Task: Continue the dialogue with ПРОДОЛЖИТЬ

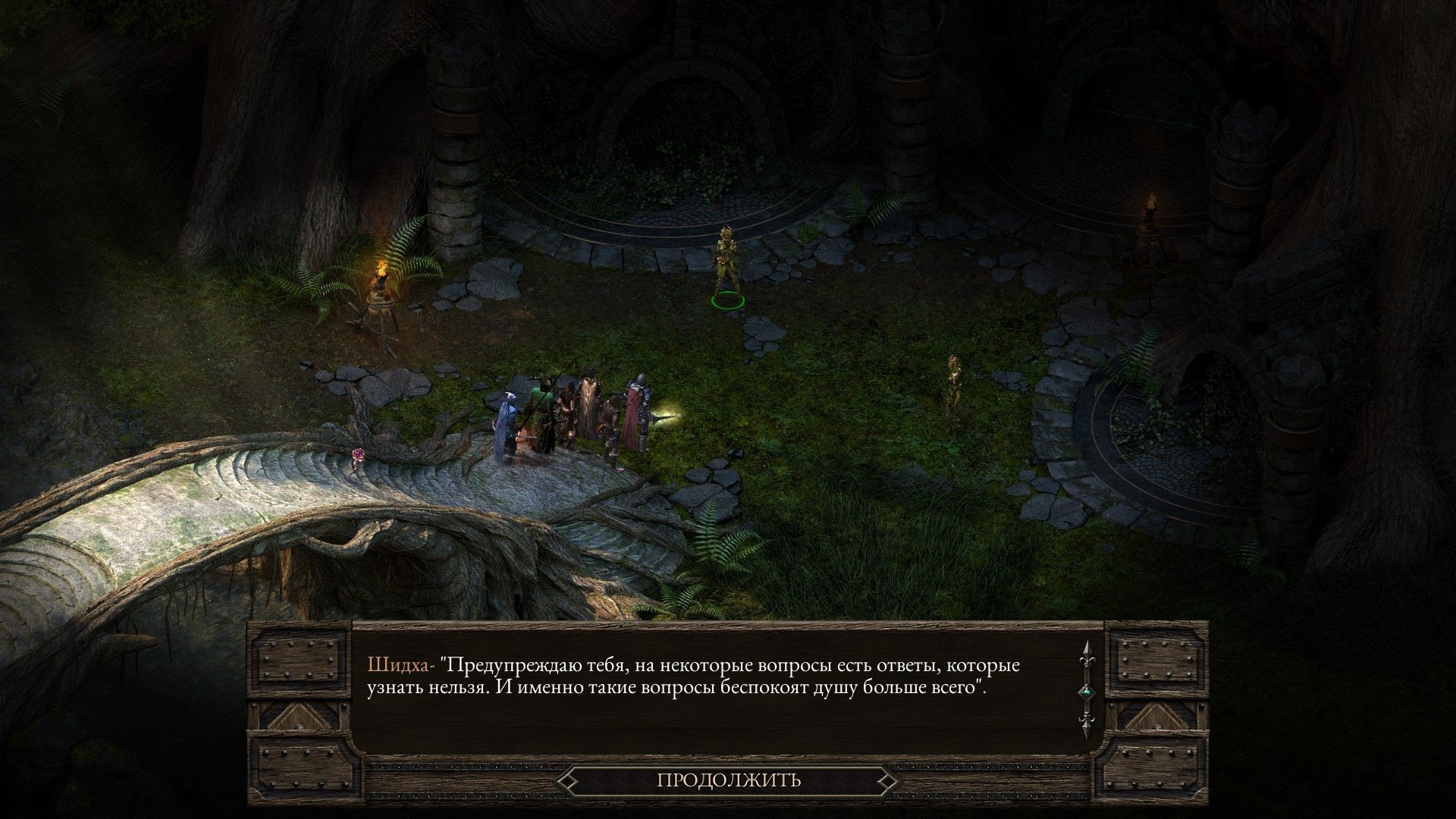Action: coord(728,780)
